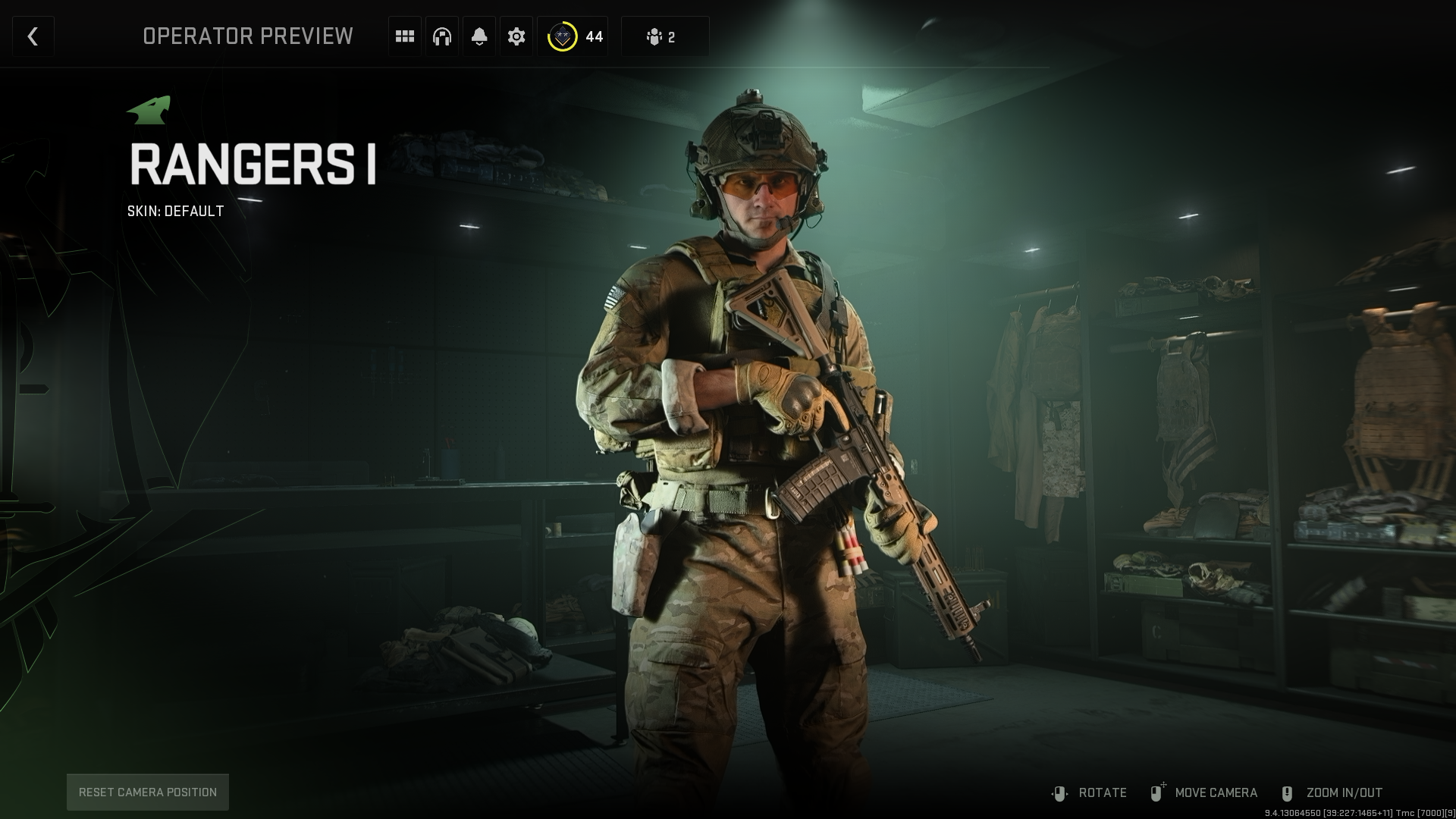Screen dimensions: 1456x819
Task: Click the rotate mouse icon hint
Action: [1059, 792]
